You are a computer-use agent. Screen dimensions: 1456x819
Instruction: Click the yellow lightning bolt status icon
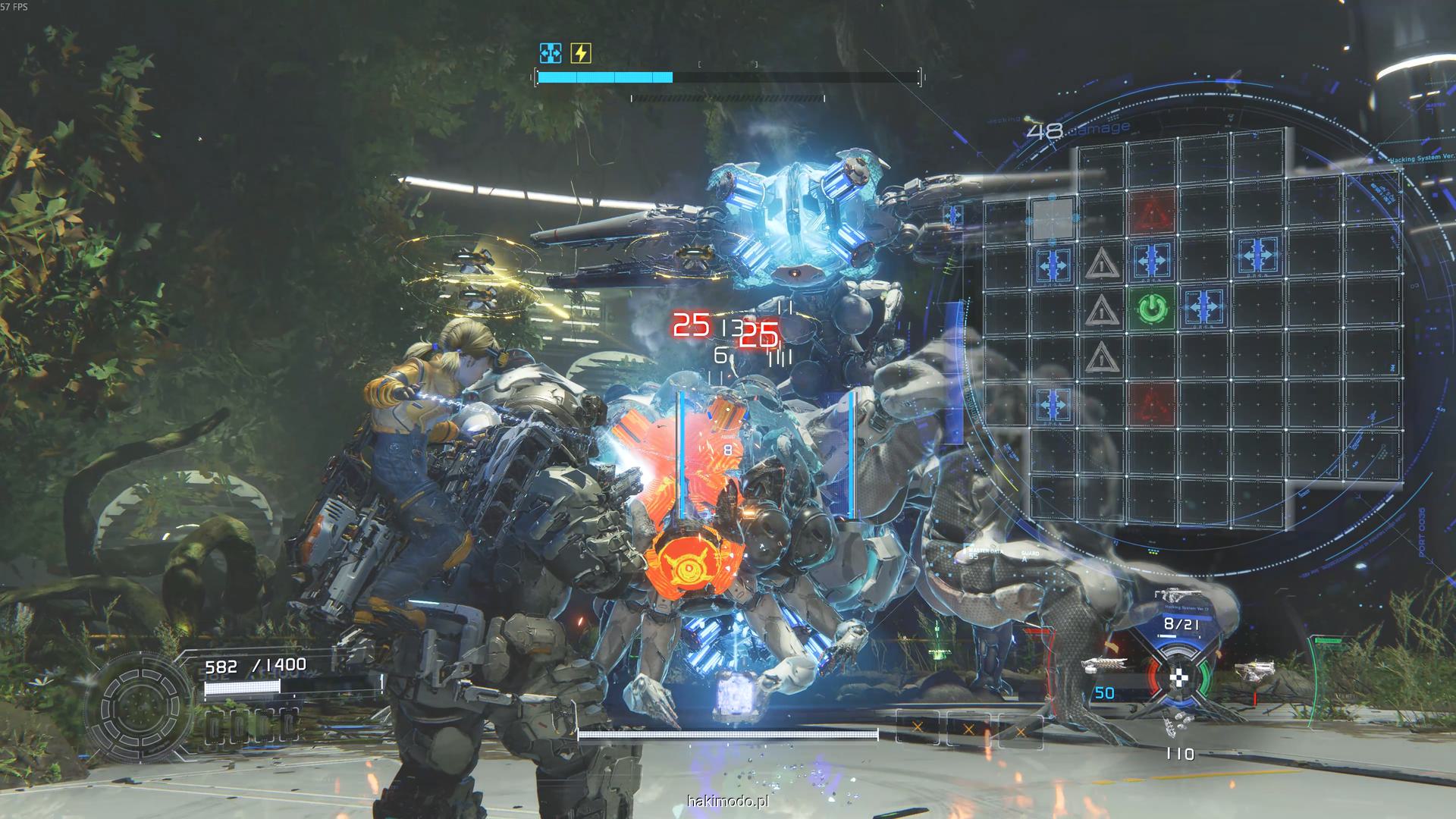[580, 53]
